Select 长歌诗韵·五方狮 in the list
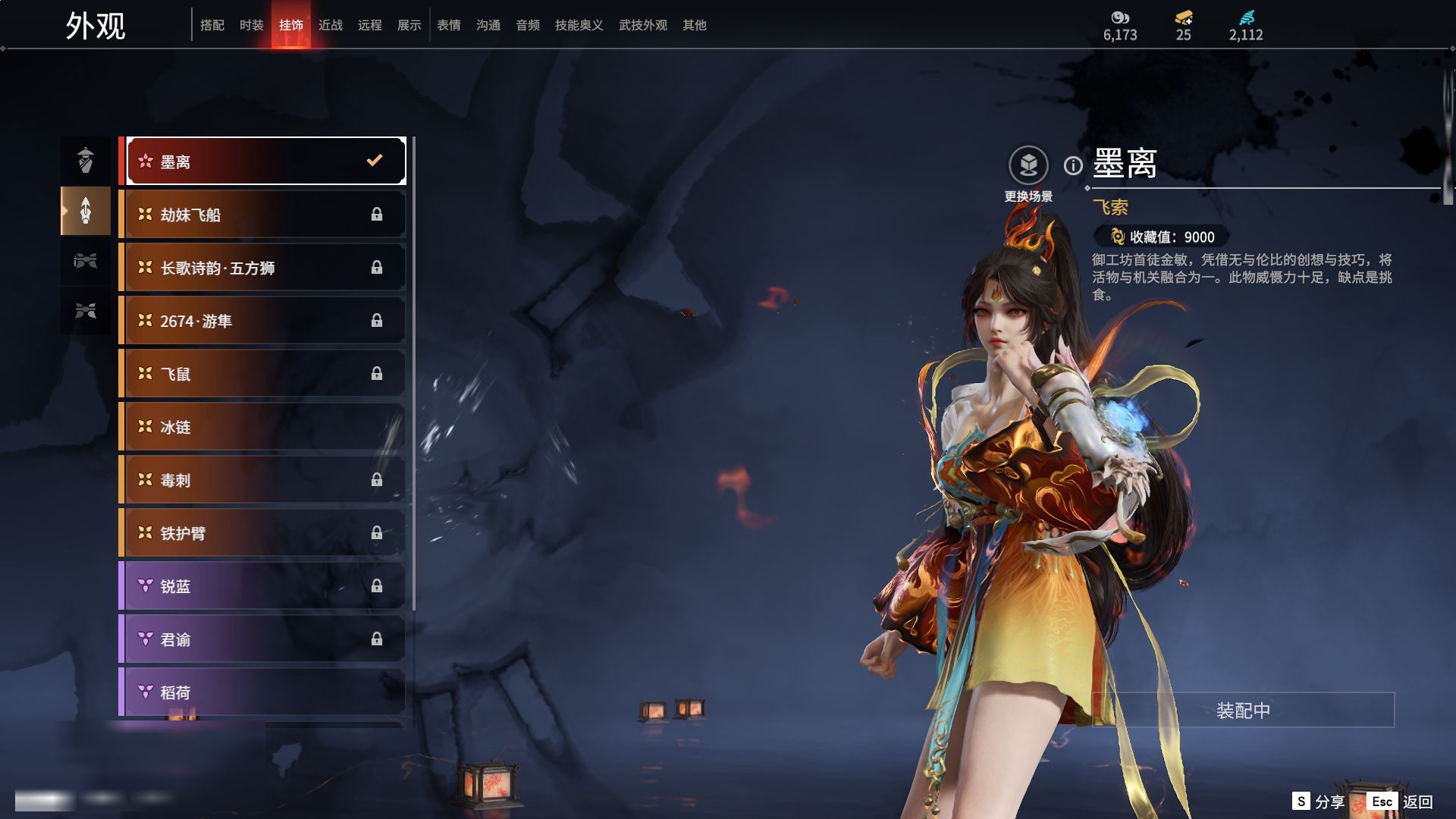 click(x=265, y=268)
